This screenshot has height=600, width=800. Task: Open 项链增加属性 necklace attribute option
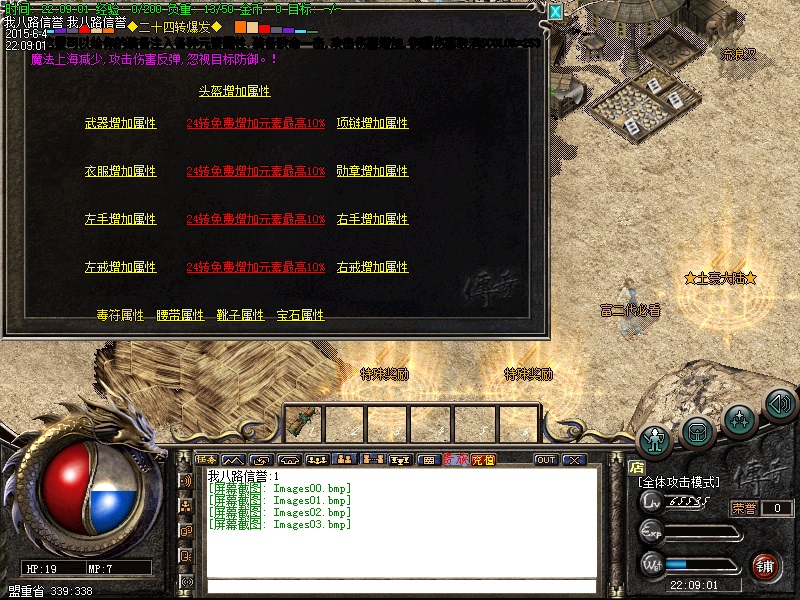(x=372, y=123)
